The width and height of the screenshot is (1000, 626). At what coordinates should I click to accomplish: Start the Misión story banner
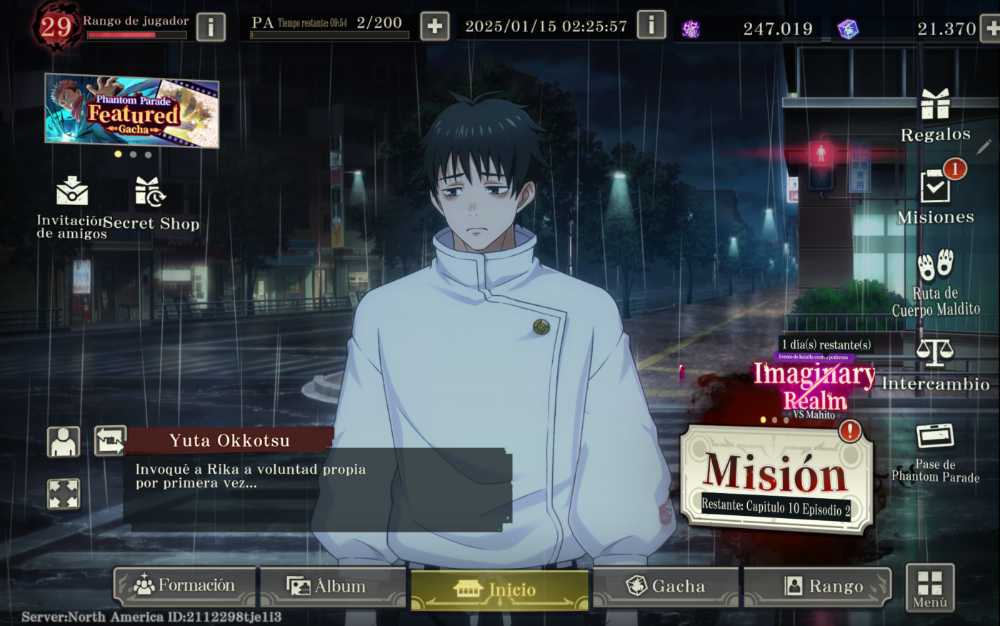774,478
